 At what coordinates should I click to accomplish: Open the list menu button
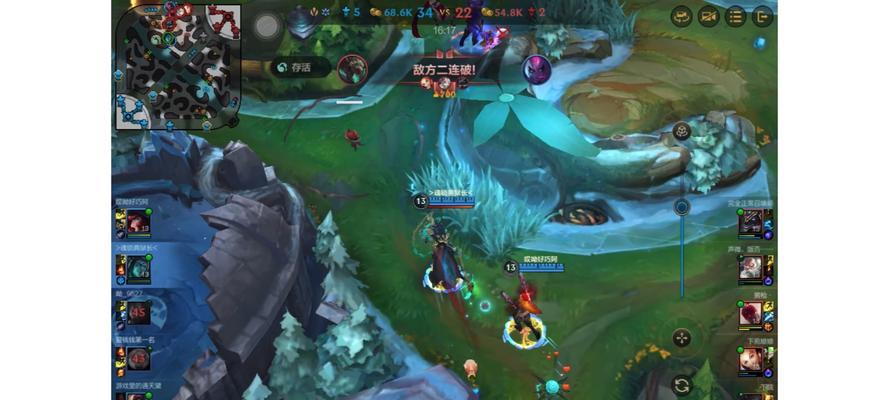(x=735, y=16)
